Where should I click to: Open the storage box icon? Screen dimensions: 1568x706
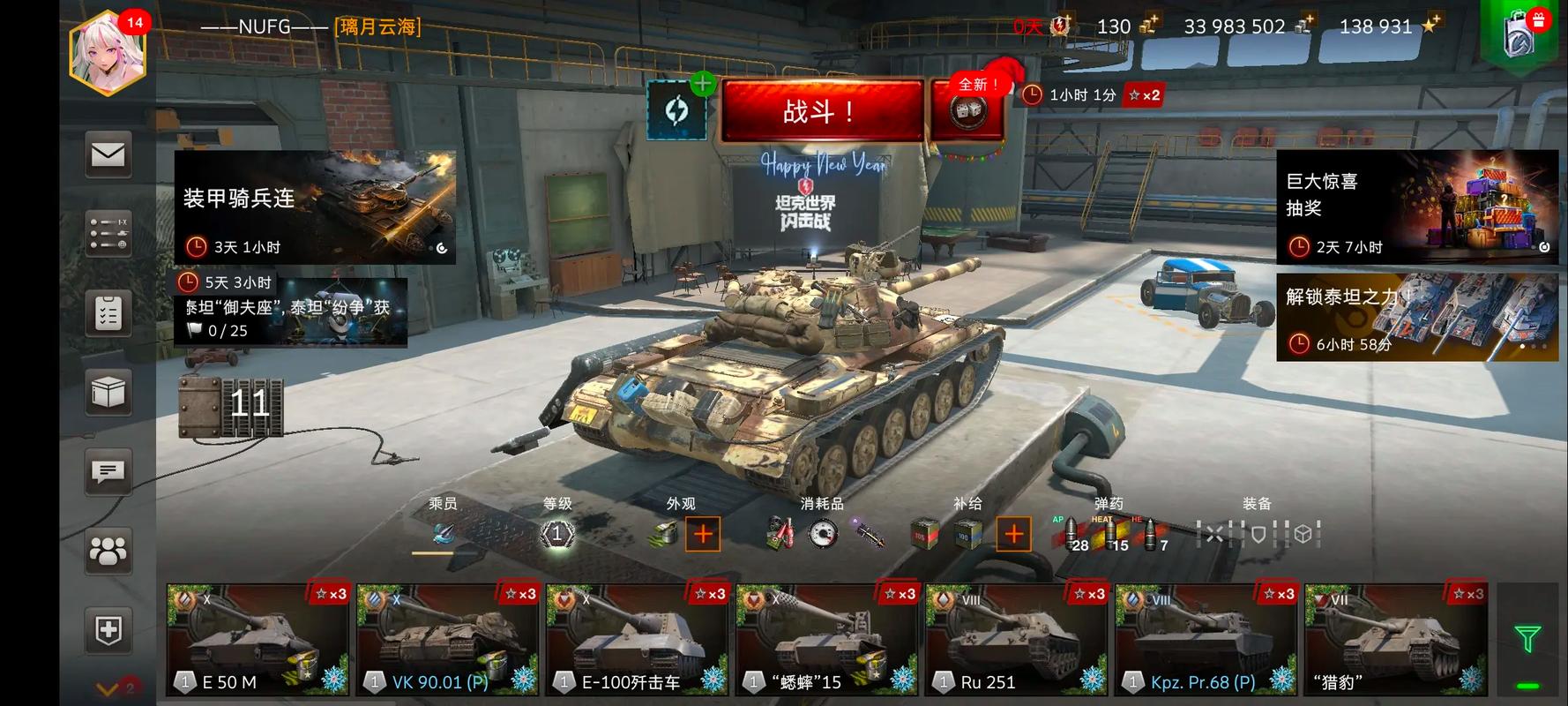point(108,393)
